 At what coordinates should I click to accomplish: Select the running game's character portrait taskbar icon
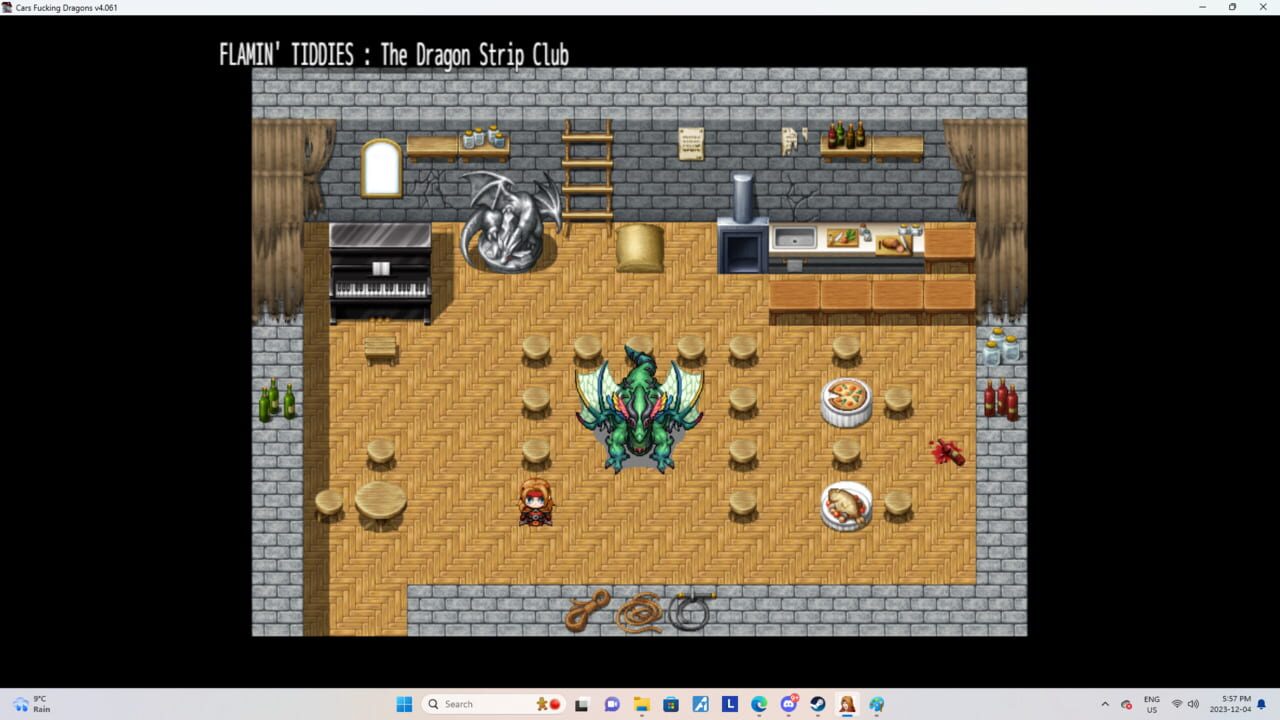(x=847, y=703)
